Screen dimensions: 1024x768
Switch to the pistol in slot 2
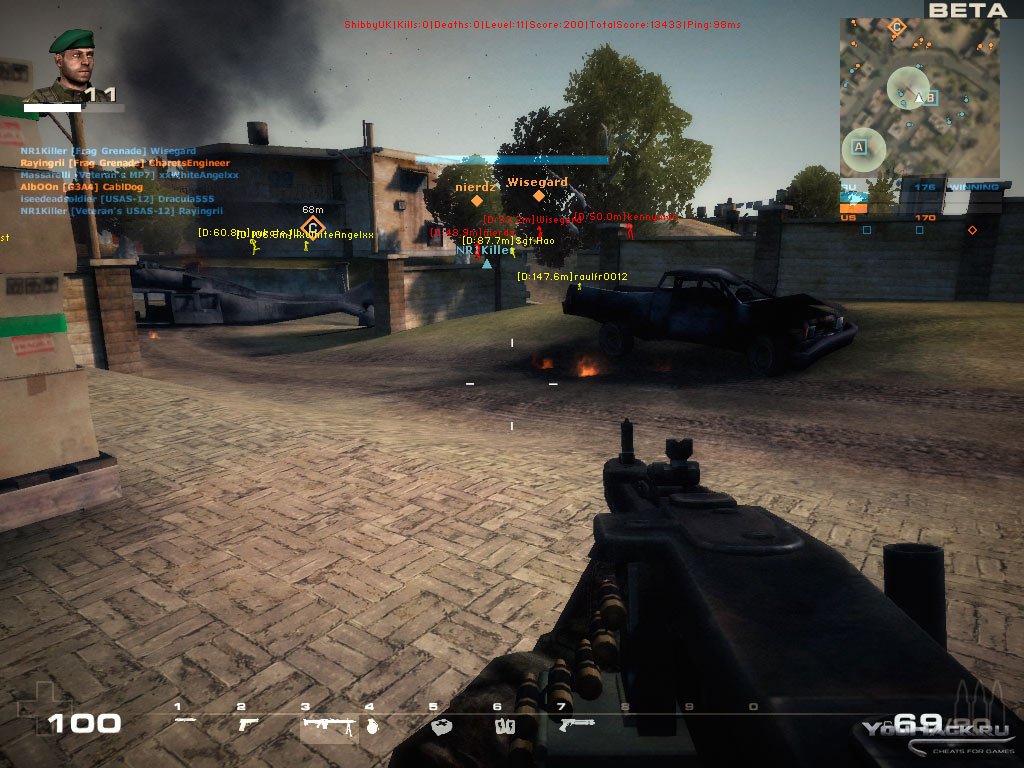(248, 723)
